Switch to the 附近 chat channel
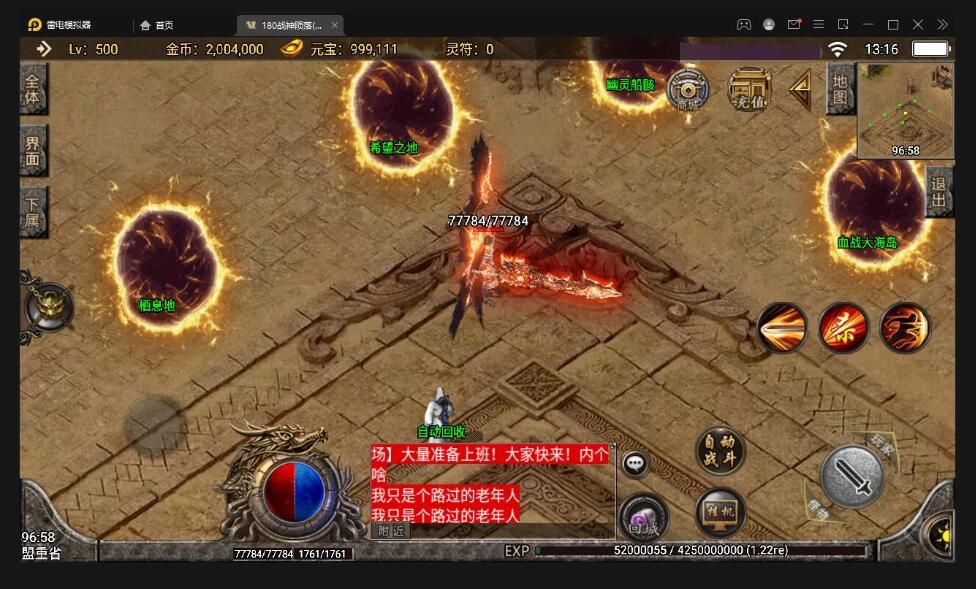 (391, 531)
